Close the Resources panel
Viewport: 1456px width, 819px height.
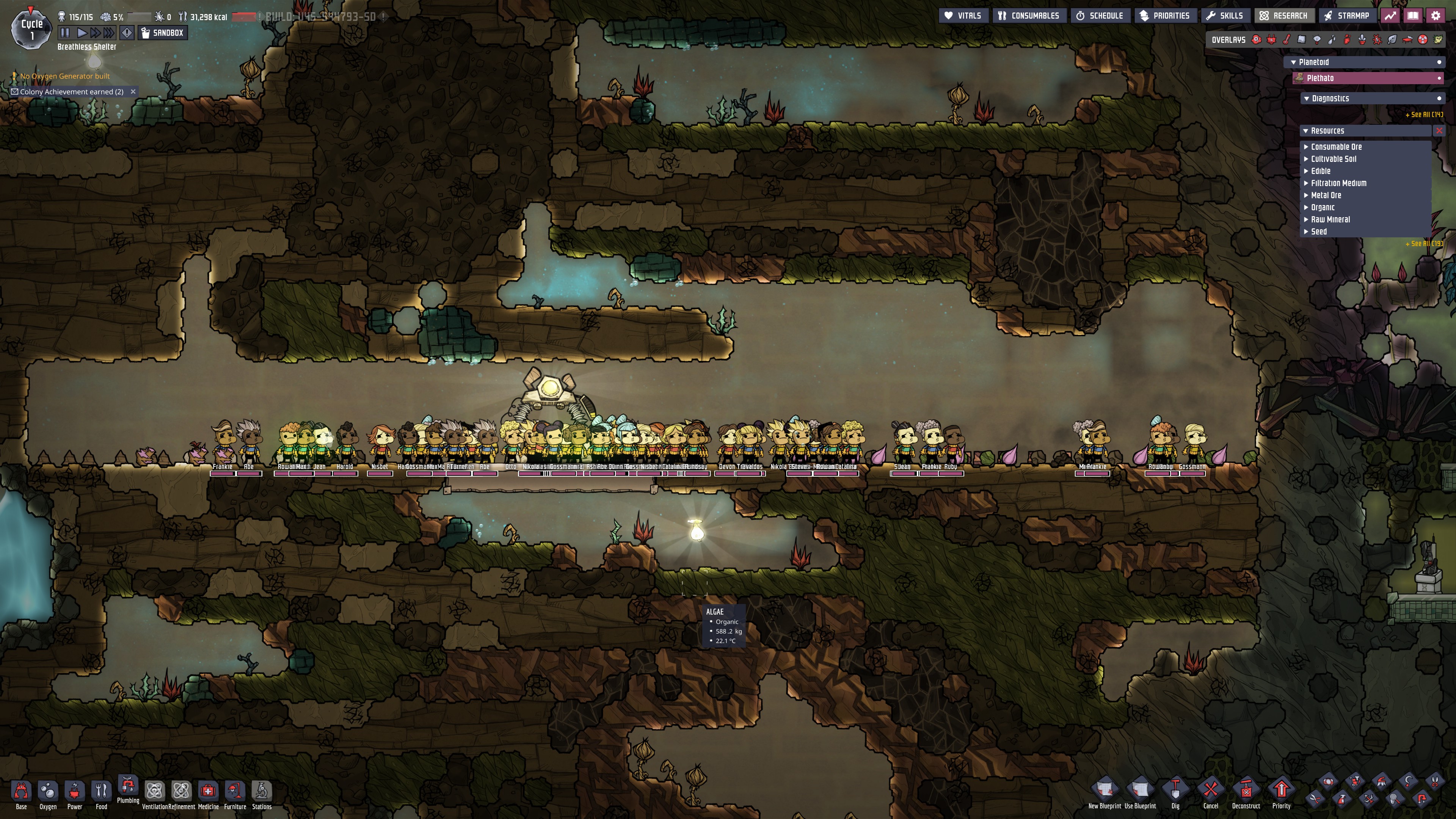[x=1439, y=130]
